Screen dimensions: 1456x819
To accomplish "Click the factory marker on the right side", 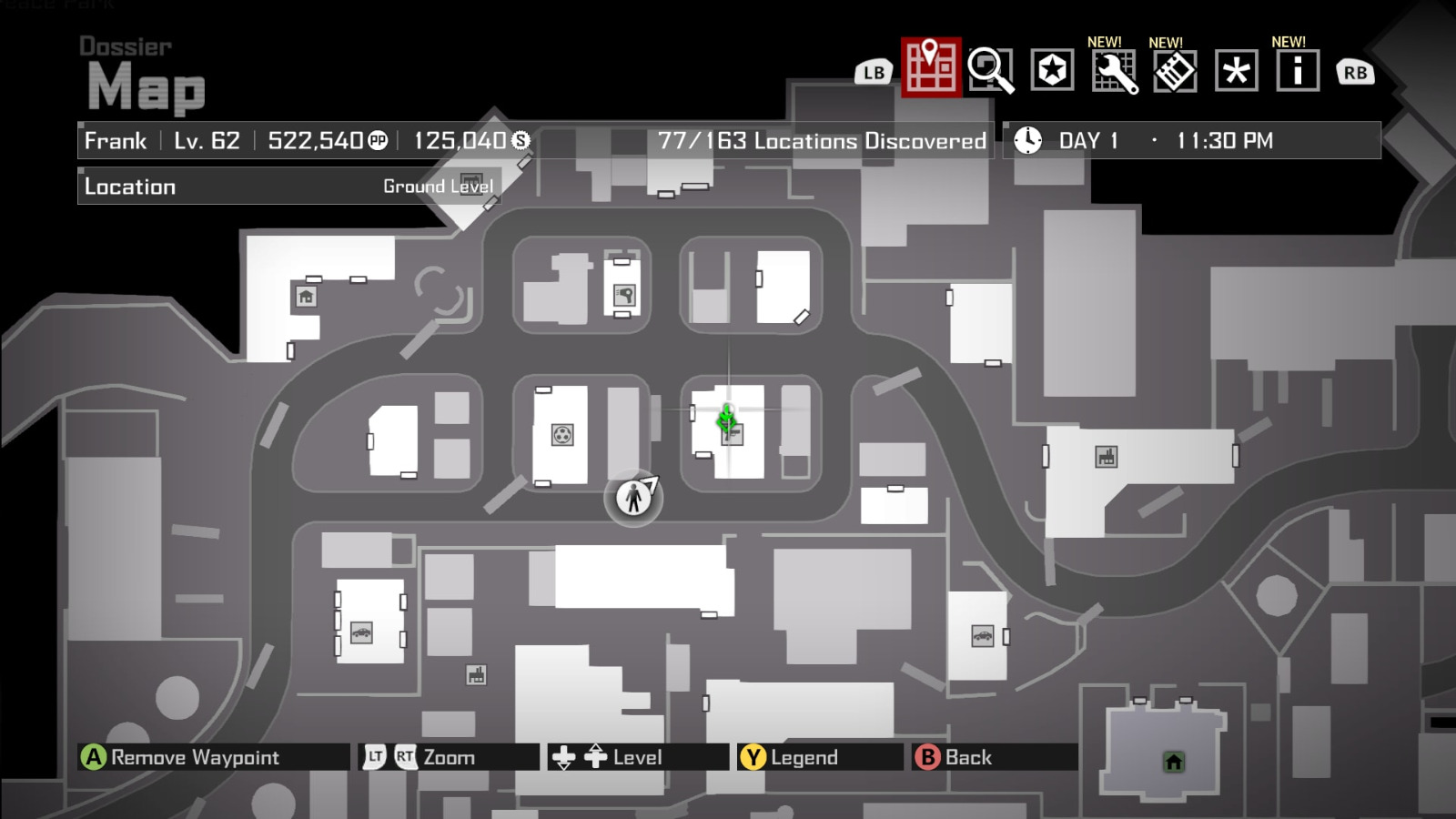I will 1106,455.
